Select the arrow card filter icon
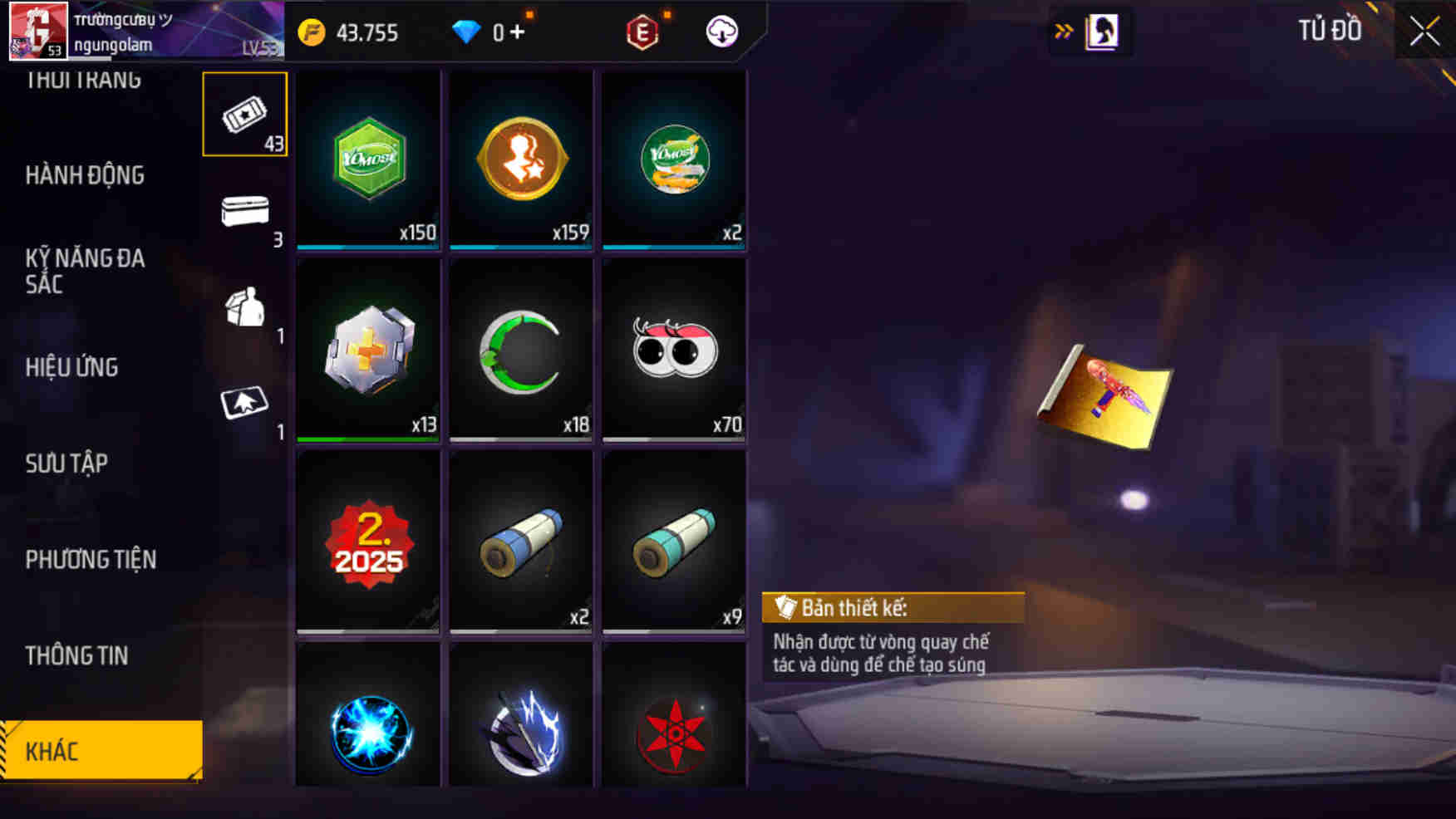Image resolution: width=1456 pixels, height=819 pixels. (x=245, y=405)
